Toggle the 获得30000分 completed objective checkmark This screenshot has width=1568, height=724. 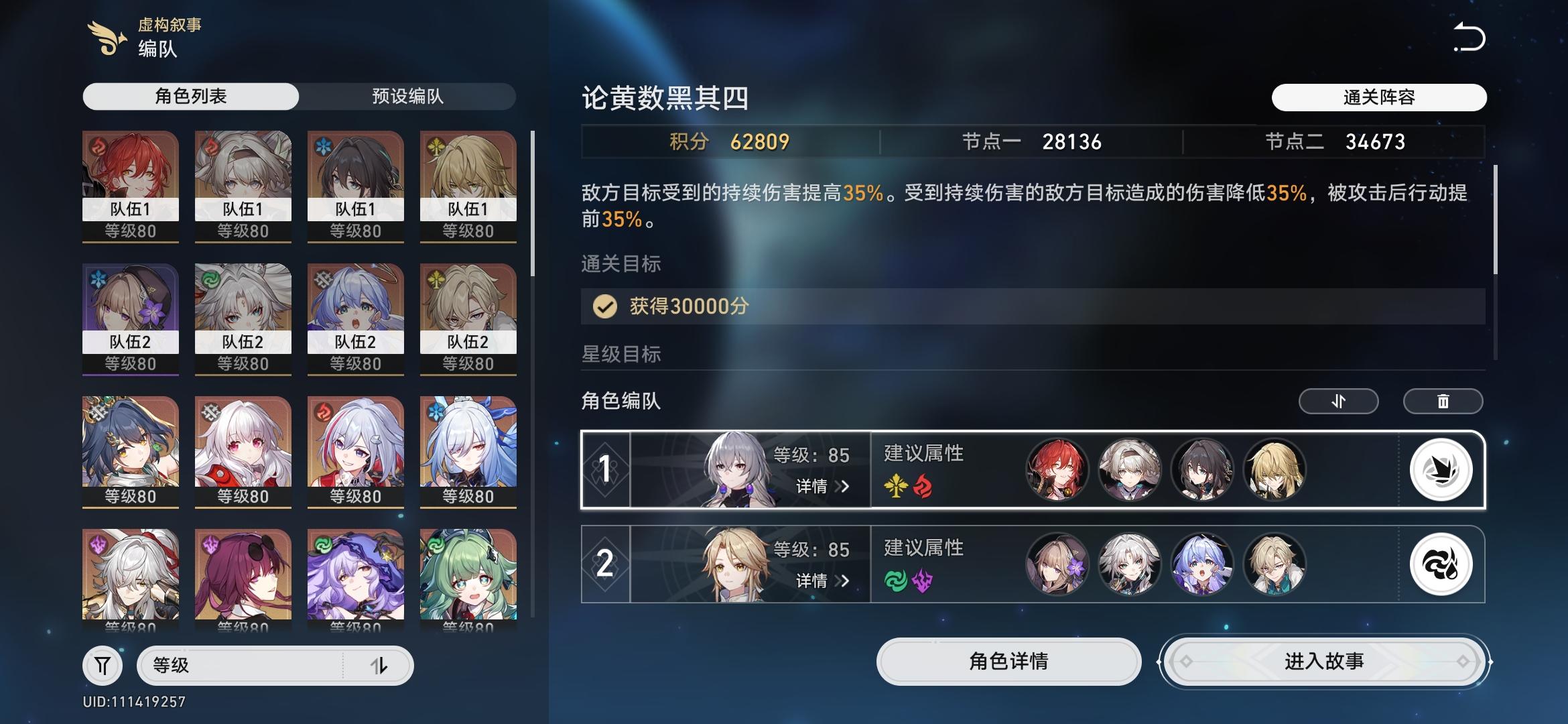605,308
